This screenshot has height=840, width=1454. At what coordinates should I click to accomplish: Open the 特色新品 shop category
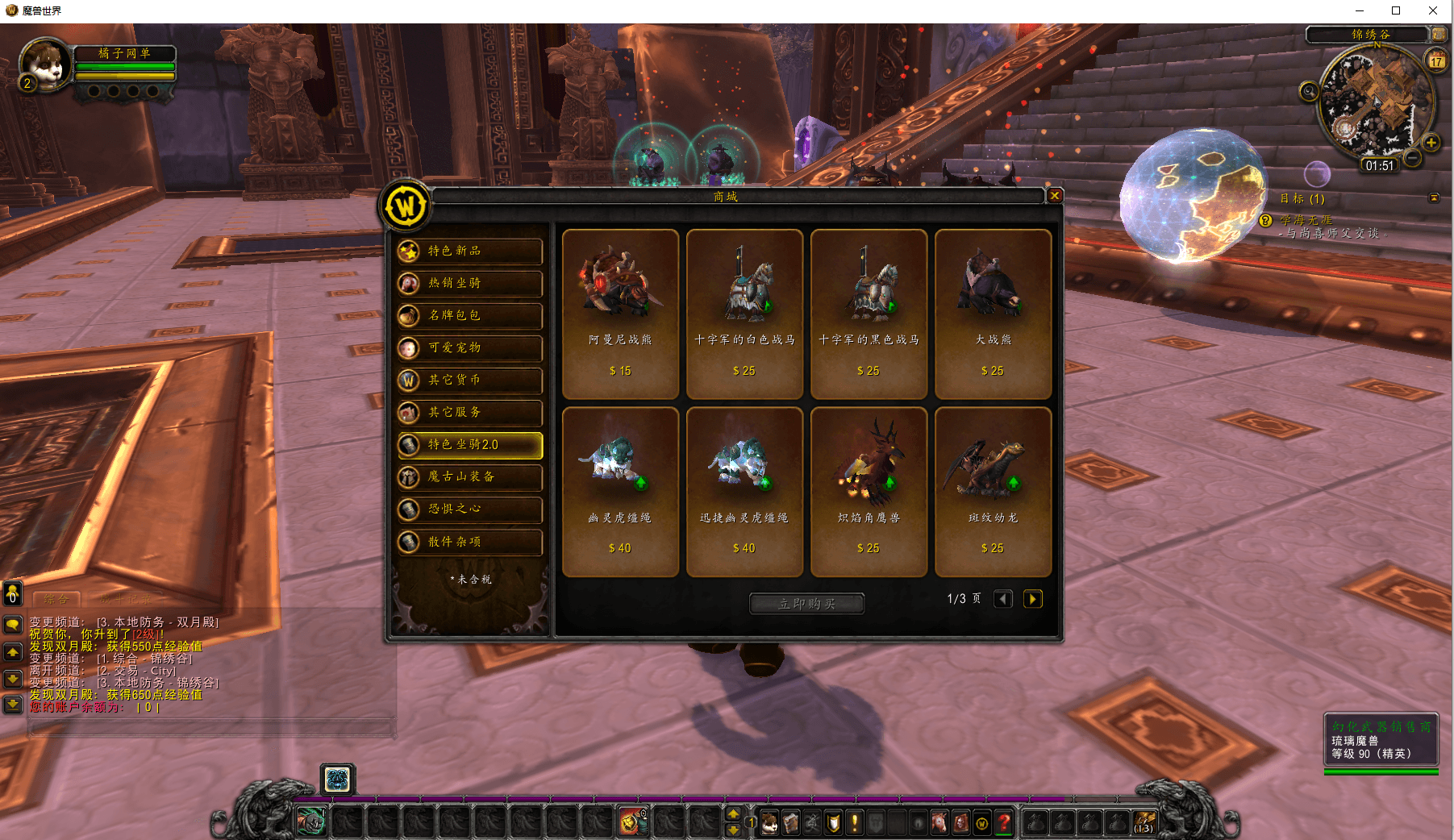470,252
